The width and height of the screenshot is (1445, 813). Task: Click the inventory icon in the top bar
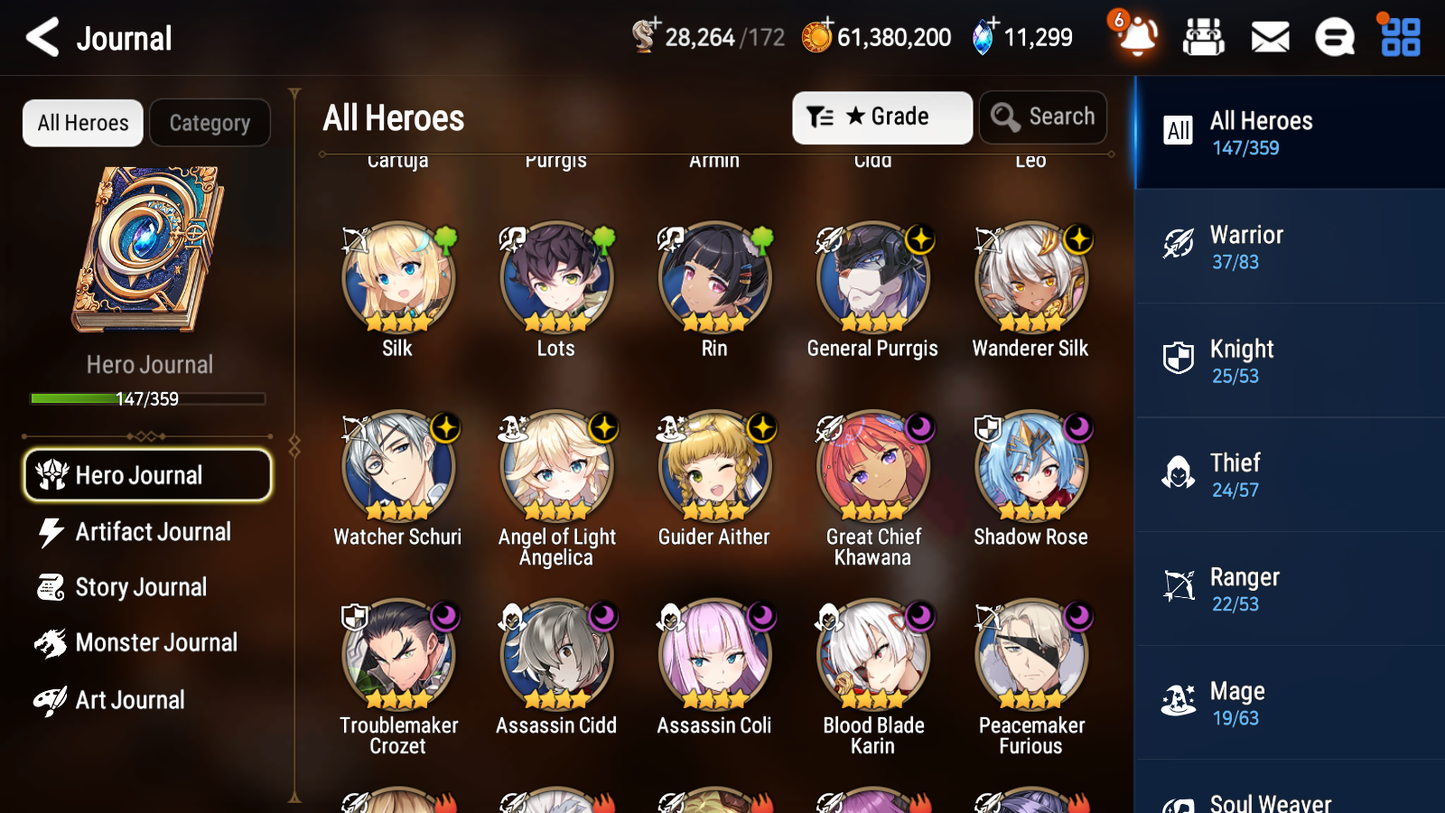click(x=1203, y=36)
